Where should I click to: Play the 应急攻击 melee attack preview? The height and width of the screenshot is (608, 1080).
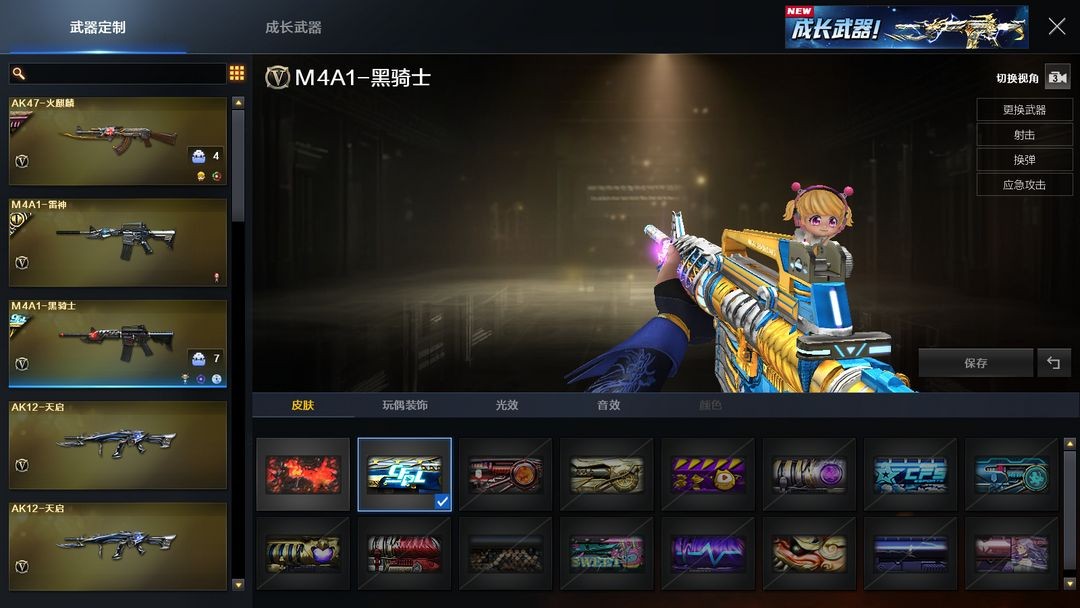pos(1024,185)
